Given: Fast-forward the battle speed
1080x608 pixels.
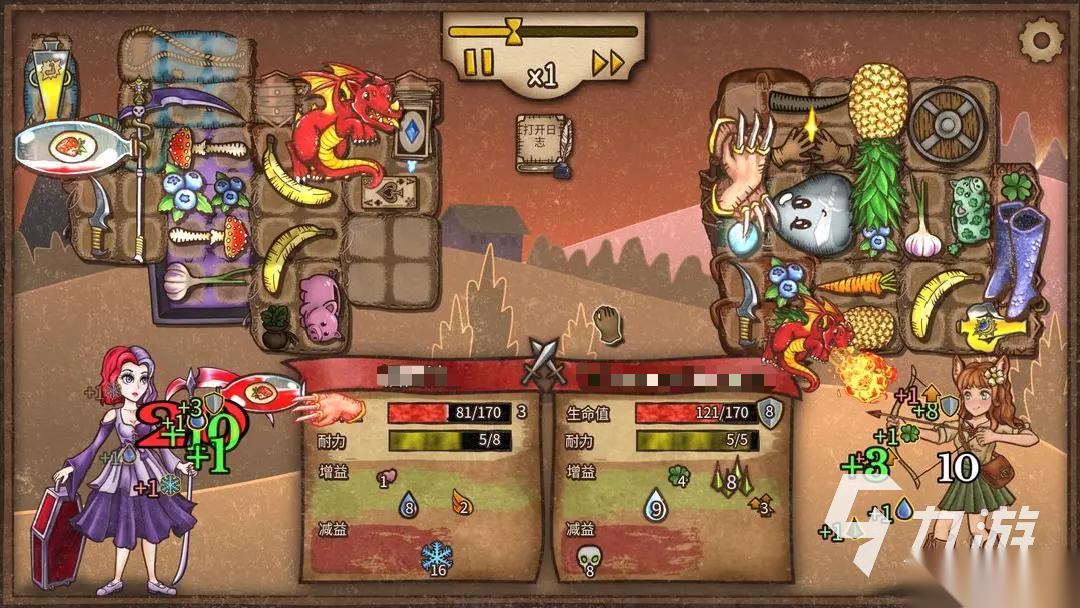Looking at the screenshot, I should coord(608,63).
